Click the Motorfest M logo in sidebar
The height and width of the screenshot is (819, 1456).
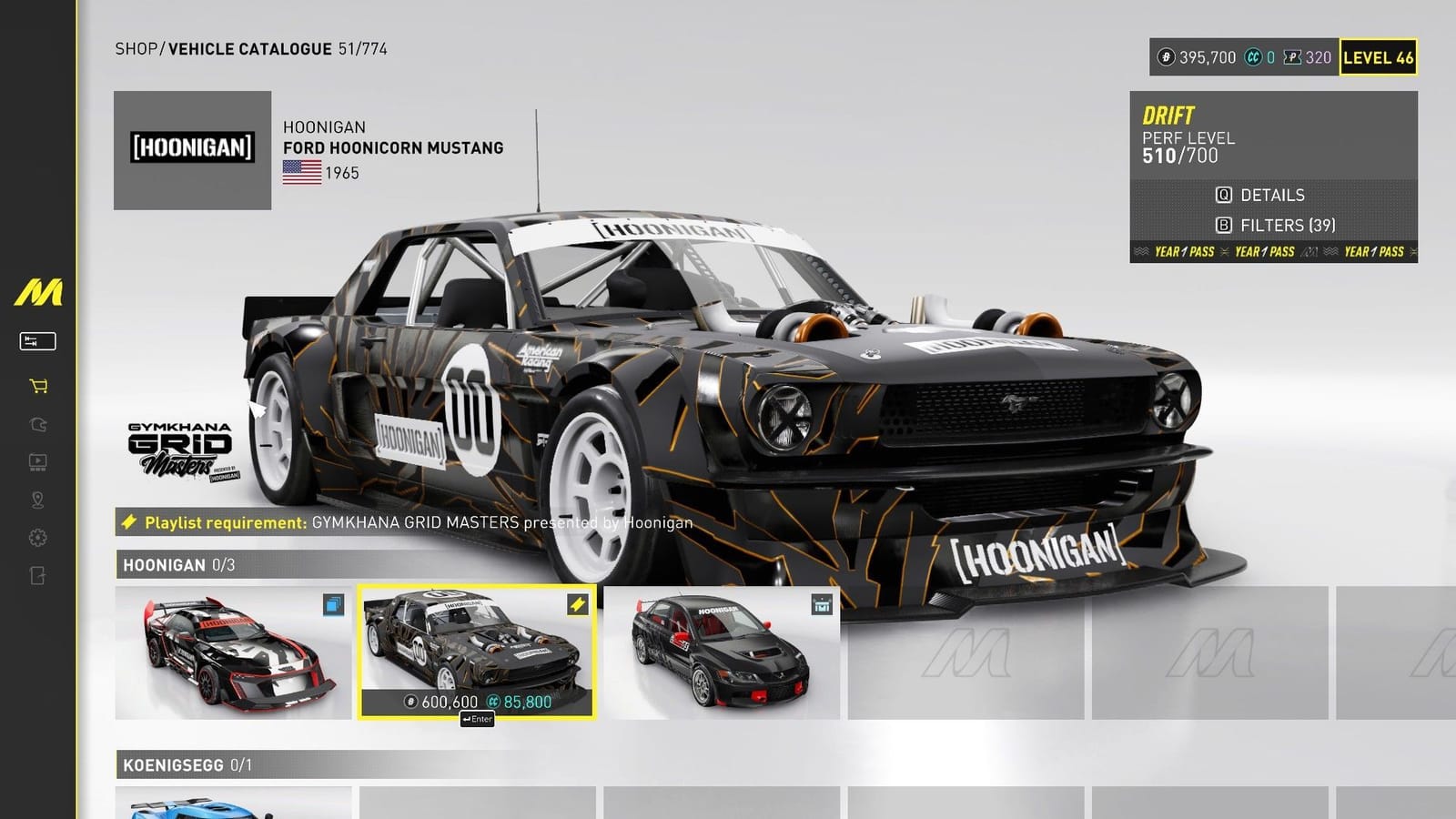38,291
